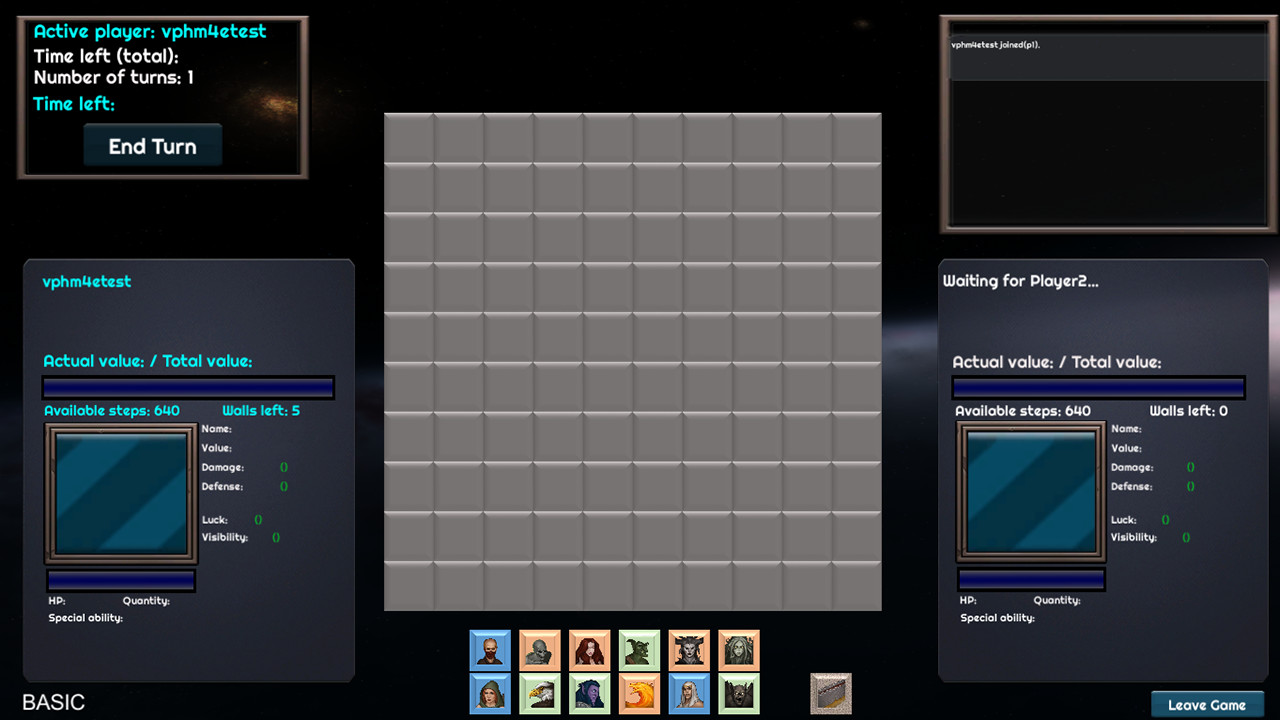Select the zombie character icon
Screen dimensions: 1280x720
click(x=539, y=650)
